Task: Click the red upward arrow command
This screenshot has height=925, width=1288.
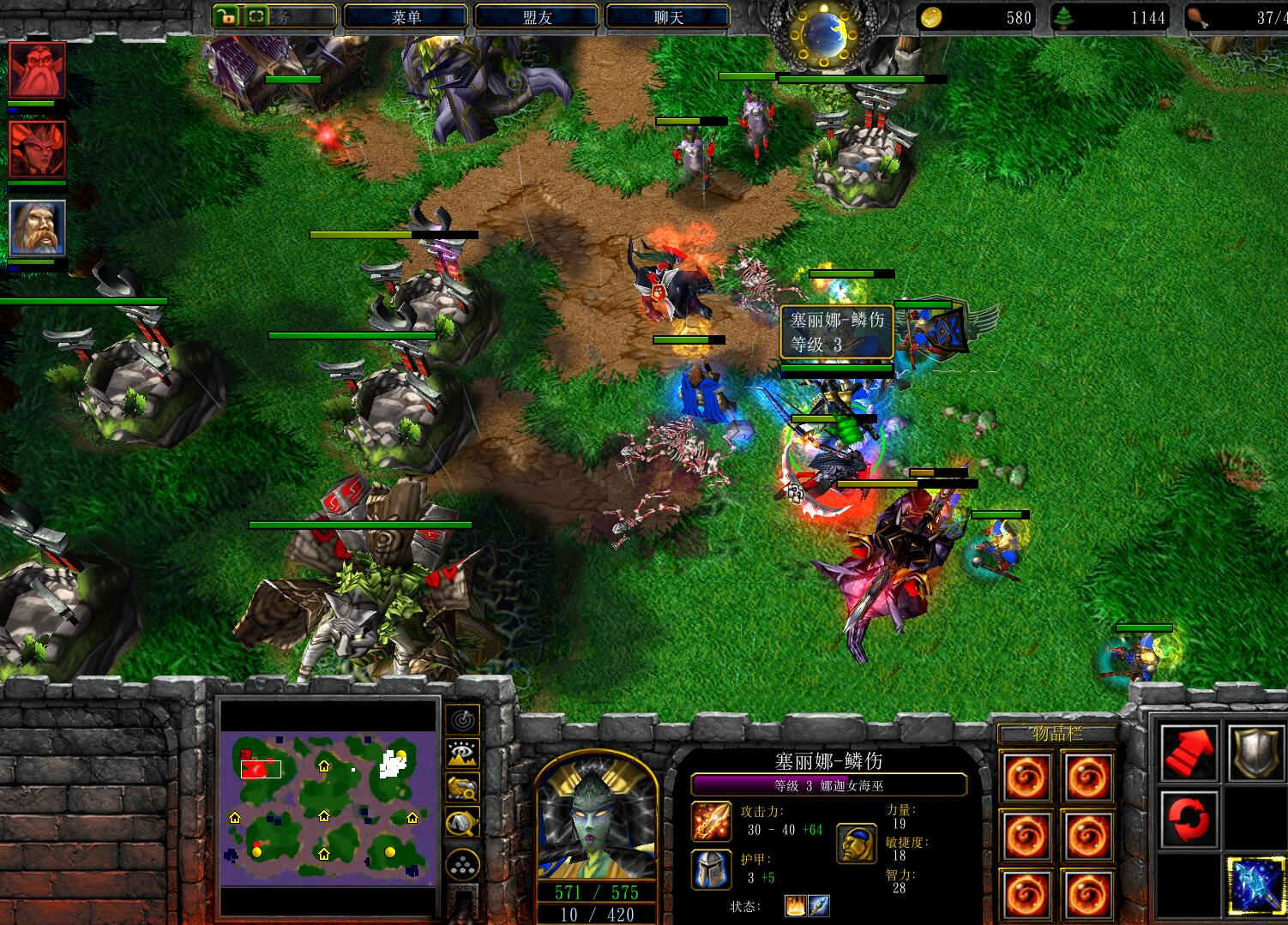Action: (x=1189, y=752)
